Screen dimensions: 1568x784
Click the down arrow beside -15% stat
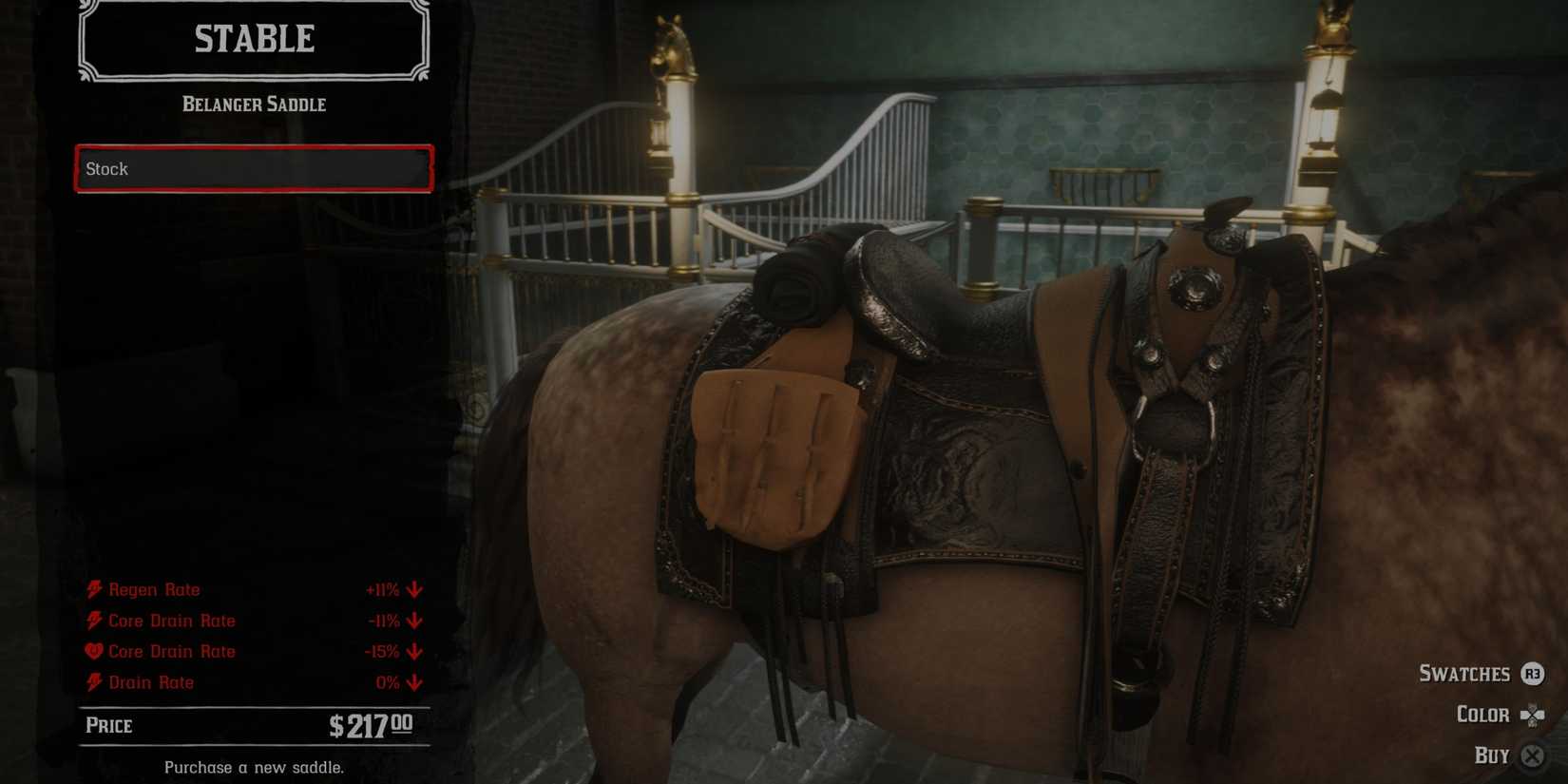(x=412, y=653)
